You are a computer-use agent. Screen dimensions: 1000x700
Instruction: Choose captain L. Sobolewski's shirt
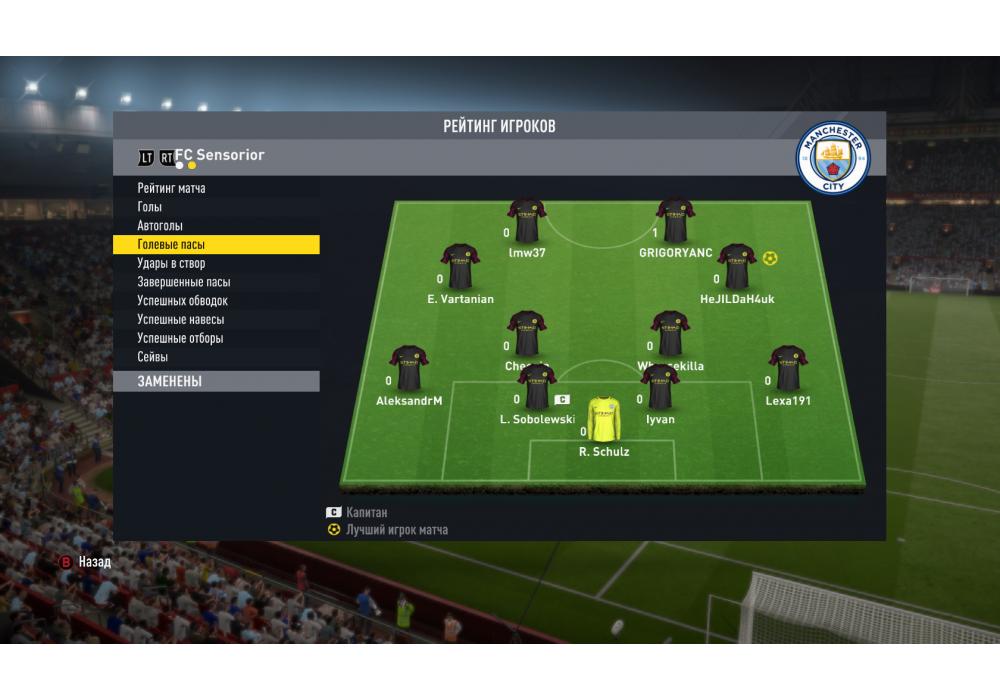click(537, 388)
